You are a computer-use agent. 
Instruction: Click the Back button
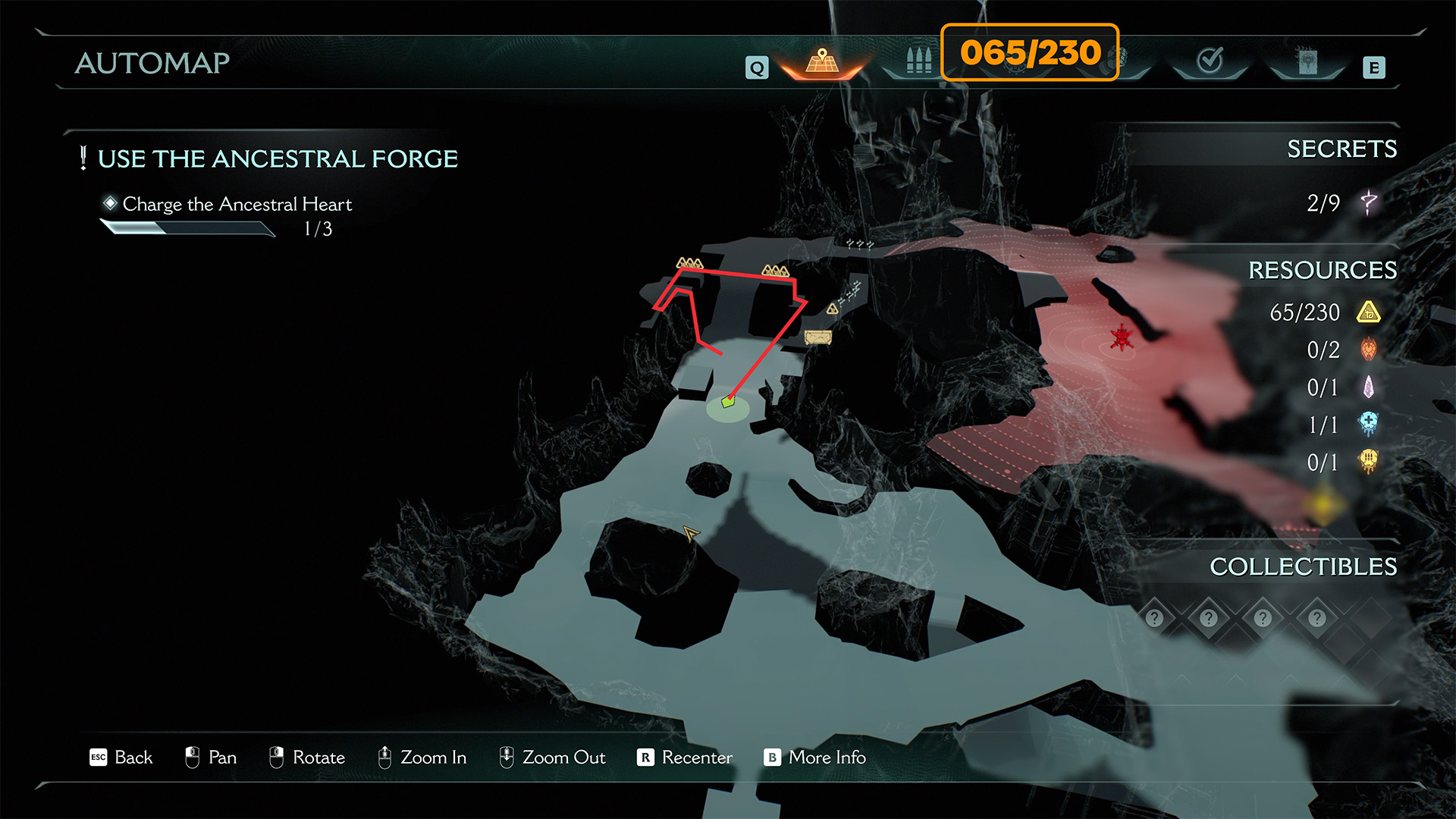[121, 758]
